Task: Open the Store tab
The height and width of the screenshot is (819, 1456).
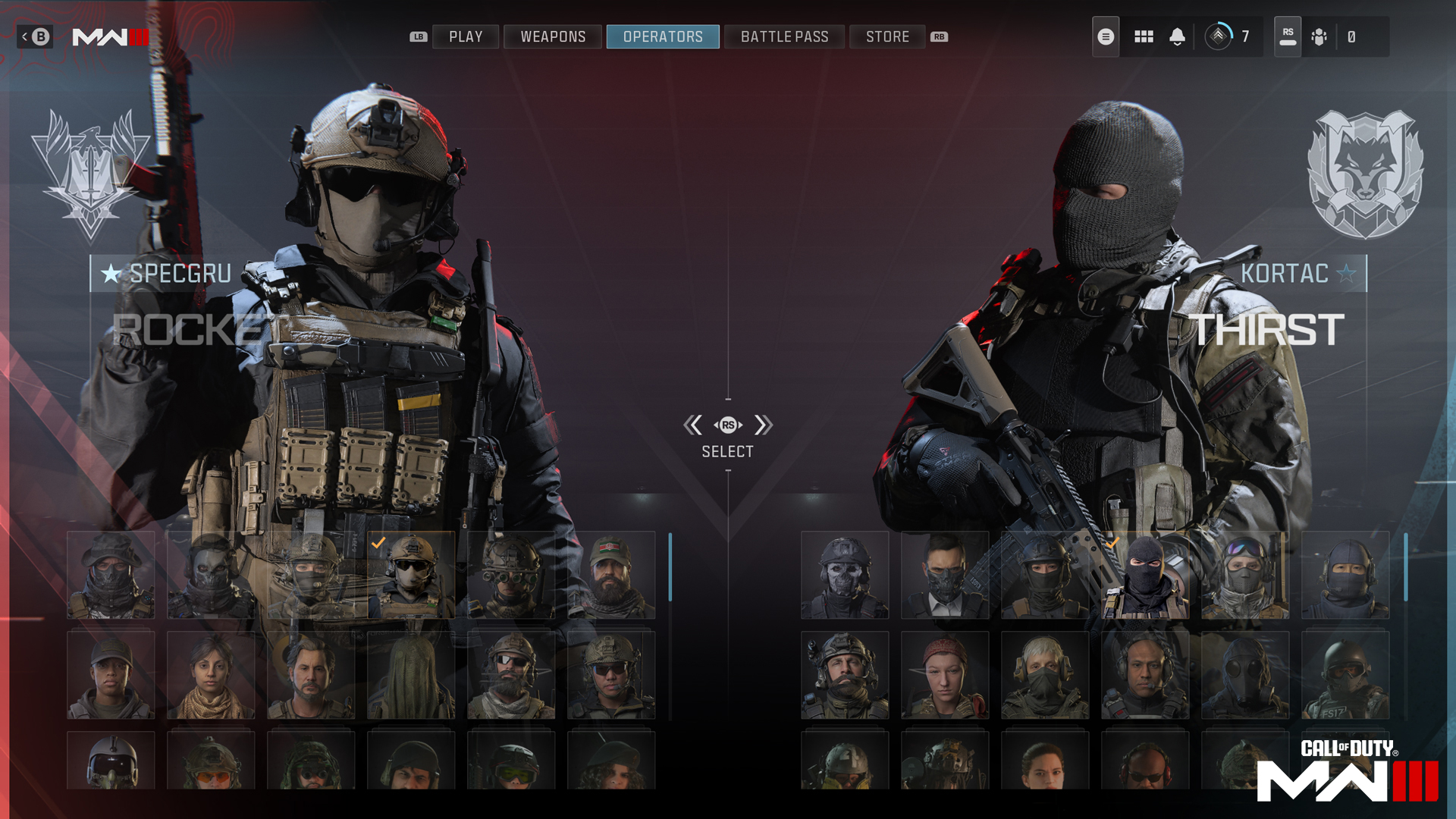Action: (x=887, y=36)
